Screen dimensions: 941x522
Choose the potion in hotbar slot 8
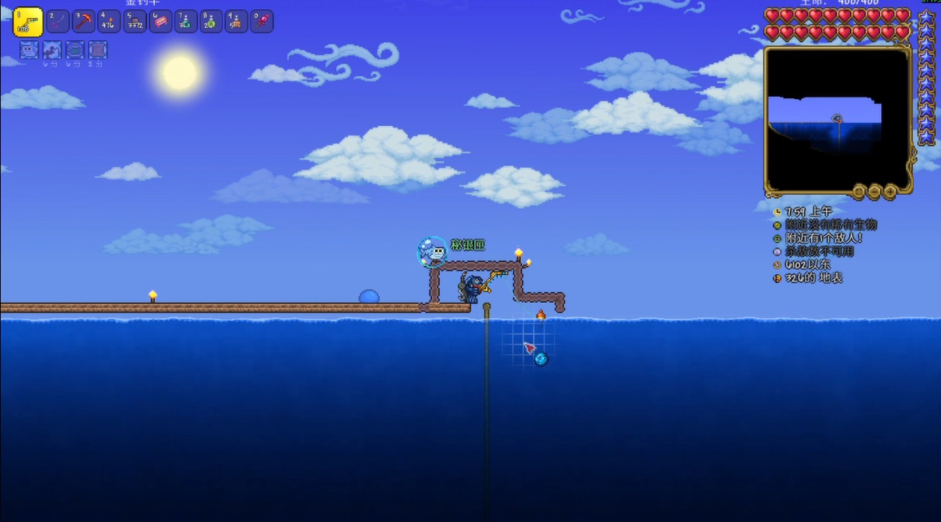[x=211, y=22]
